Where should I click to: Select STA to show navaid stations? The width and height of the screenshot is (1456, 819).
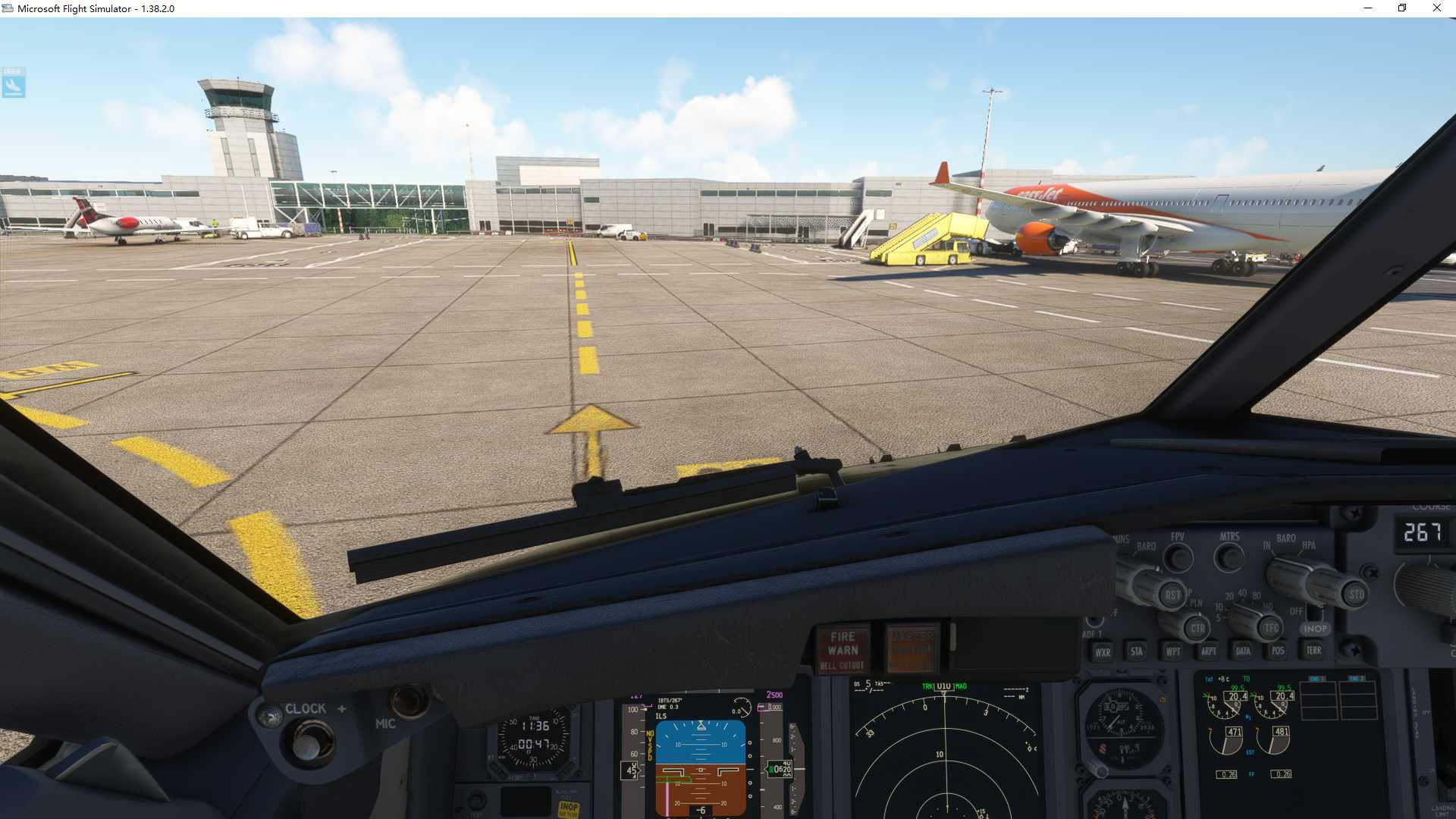1135,651
